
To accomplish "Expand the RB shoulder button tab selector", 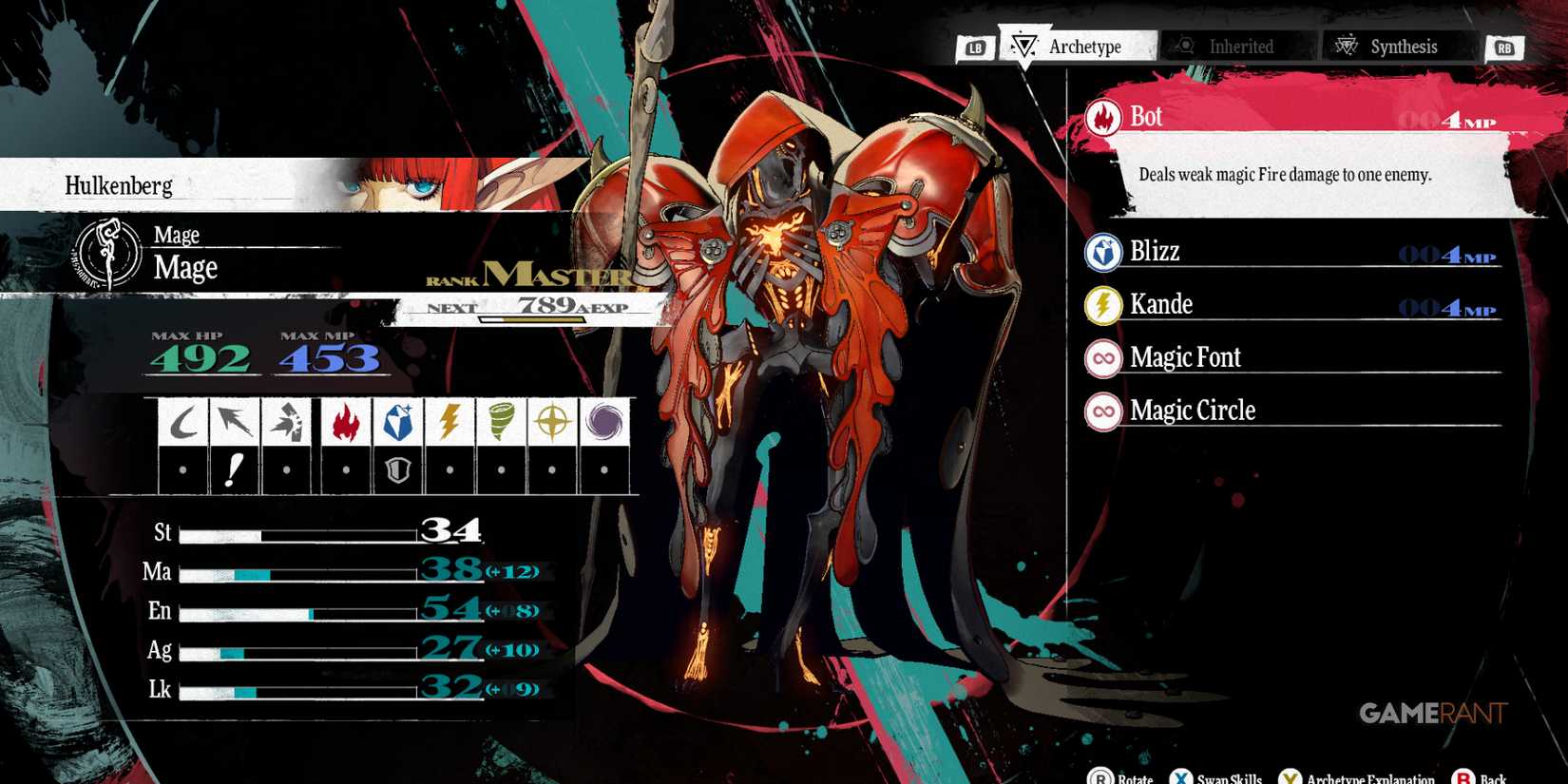I will (1503, 47).
